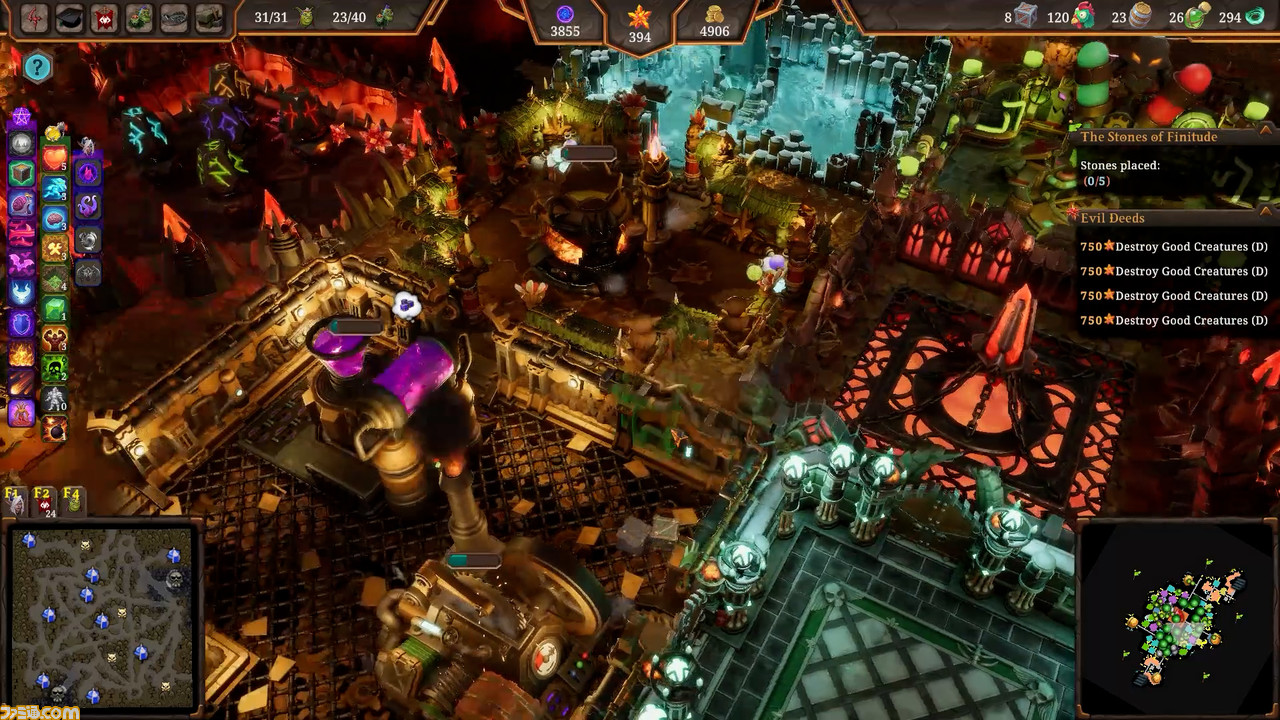Select the green gem icon
Viewport: 1280px width, 720px height.
pyautogui.click(x=55, y=309)
